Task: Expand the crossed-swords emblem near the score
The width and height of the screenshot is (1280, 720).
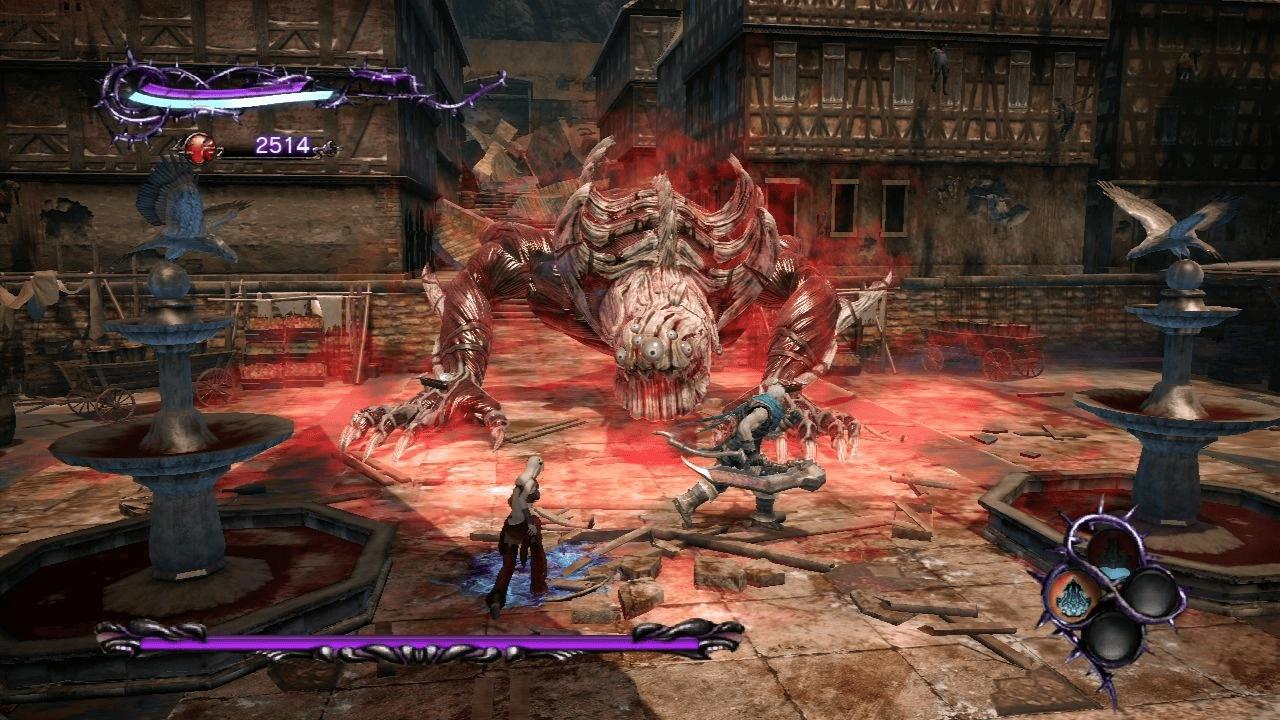Action: tap(330, 150)
